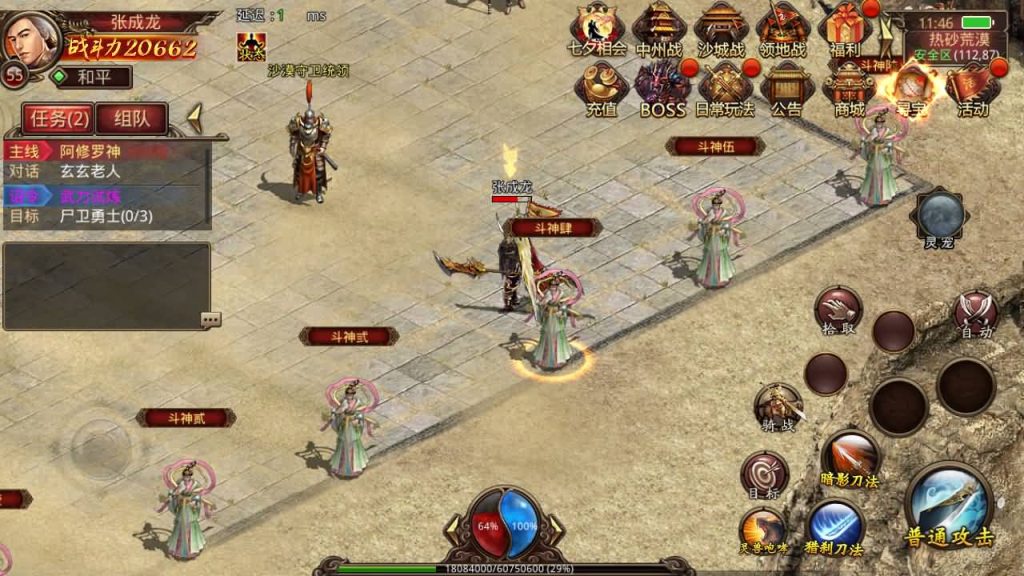Image resolution: width=1024 pixels, height=576 pixels.
Task: Click the player portrait of 张成龙
Action: coord(30,38)
